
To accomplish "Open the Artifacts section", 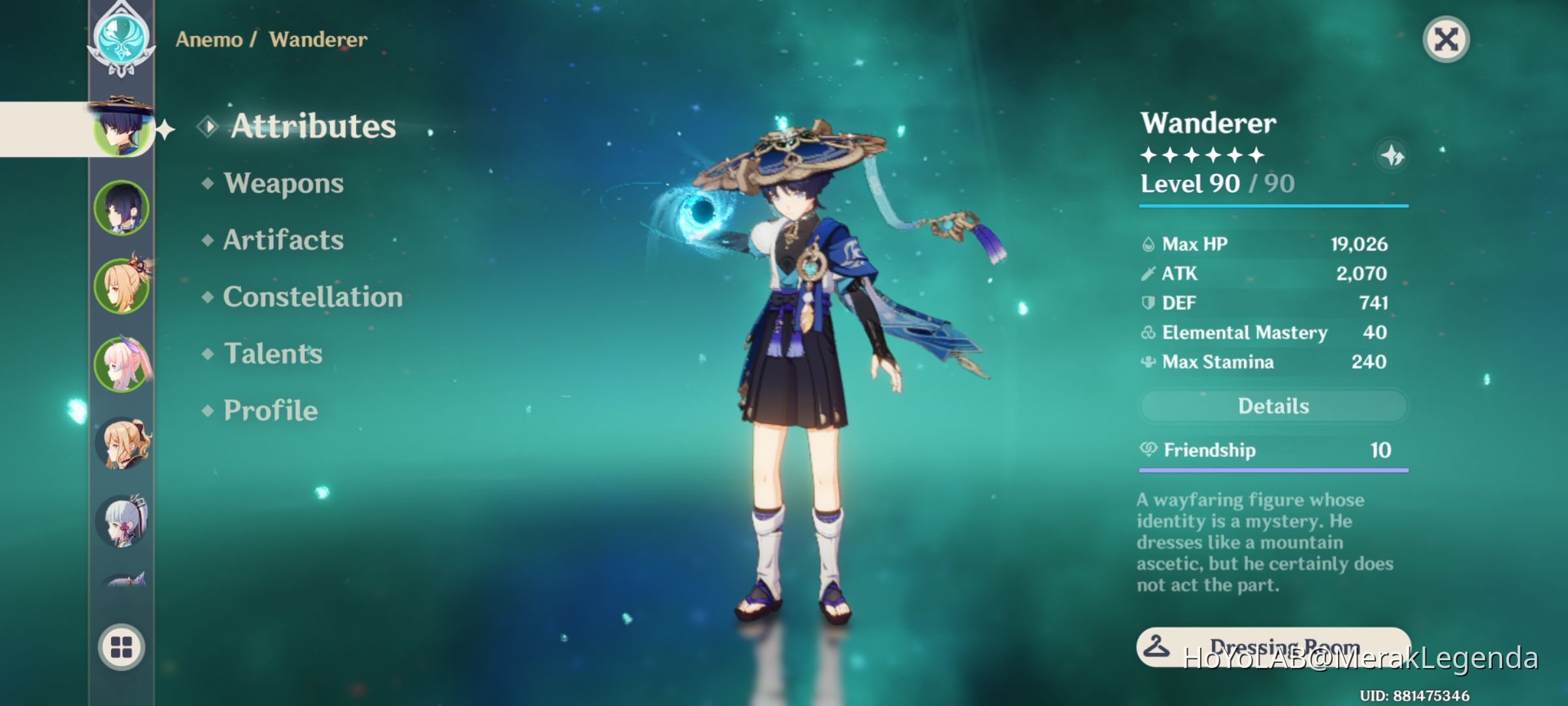I will coord(282,241).
